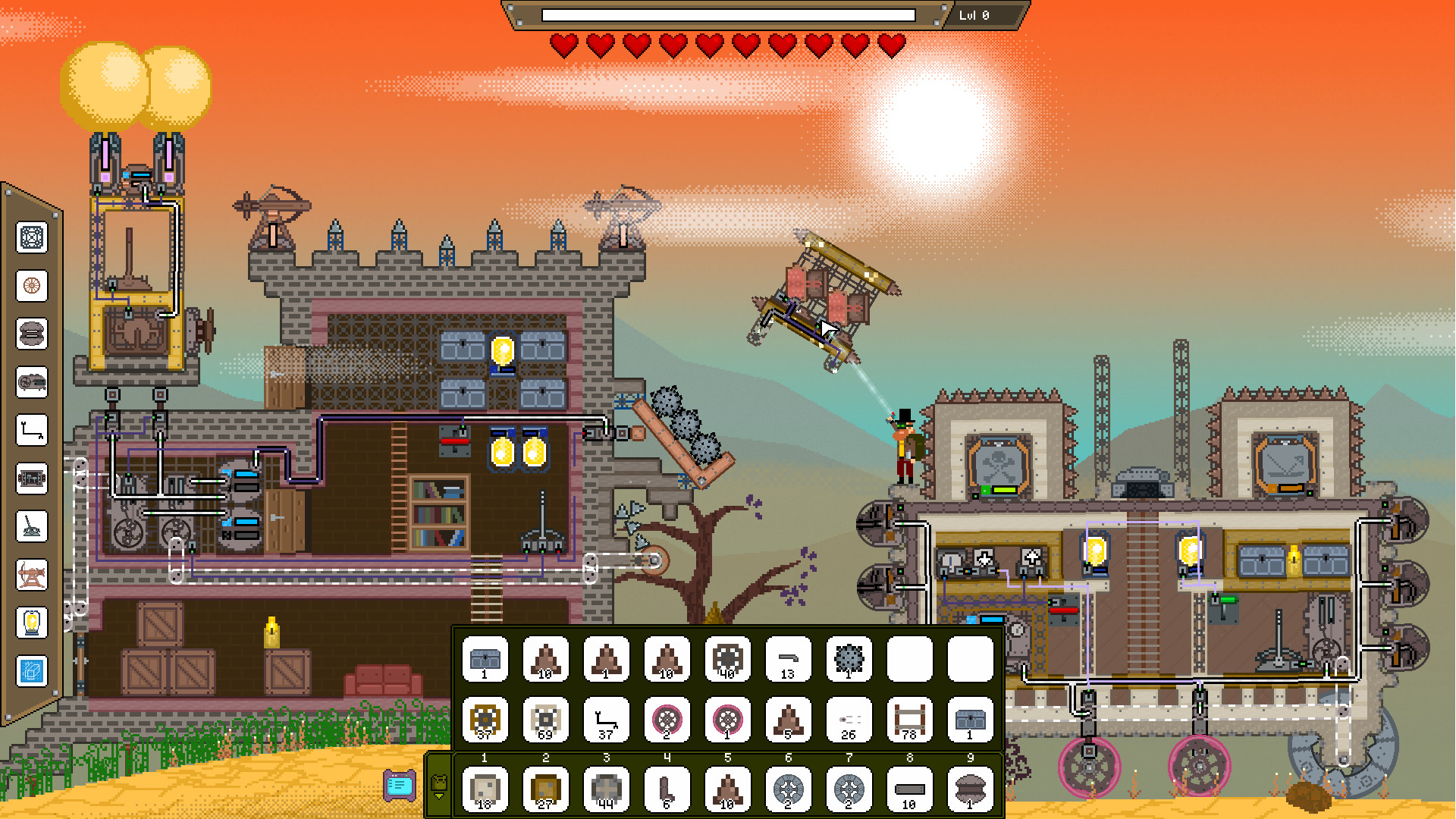Choose the engine category from the left panel
1456x819 pixels.
tap(32, 381)
